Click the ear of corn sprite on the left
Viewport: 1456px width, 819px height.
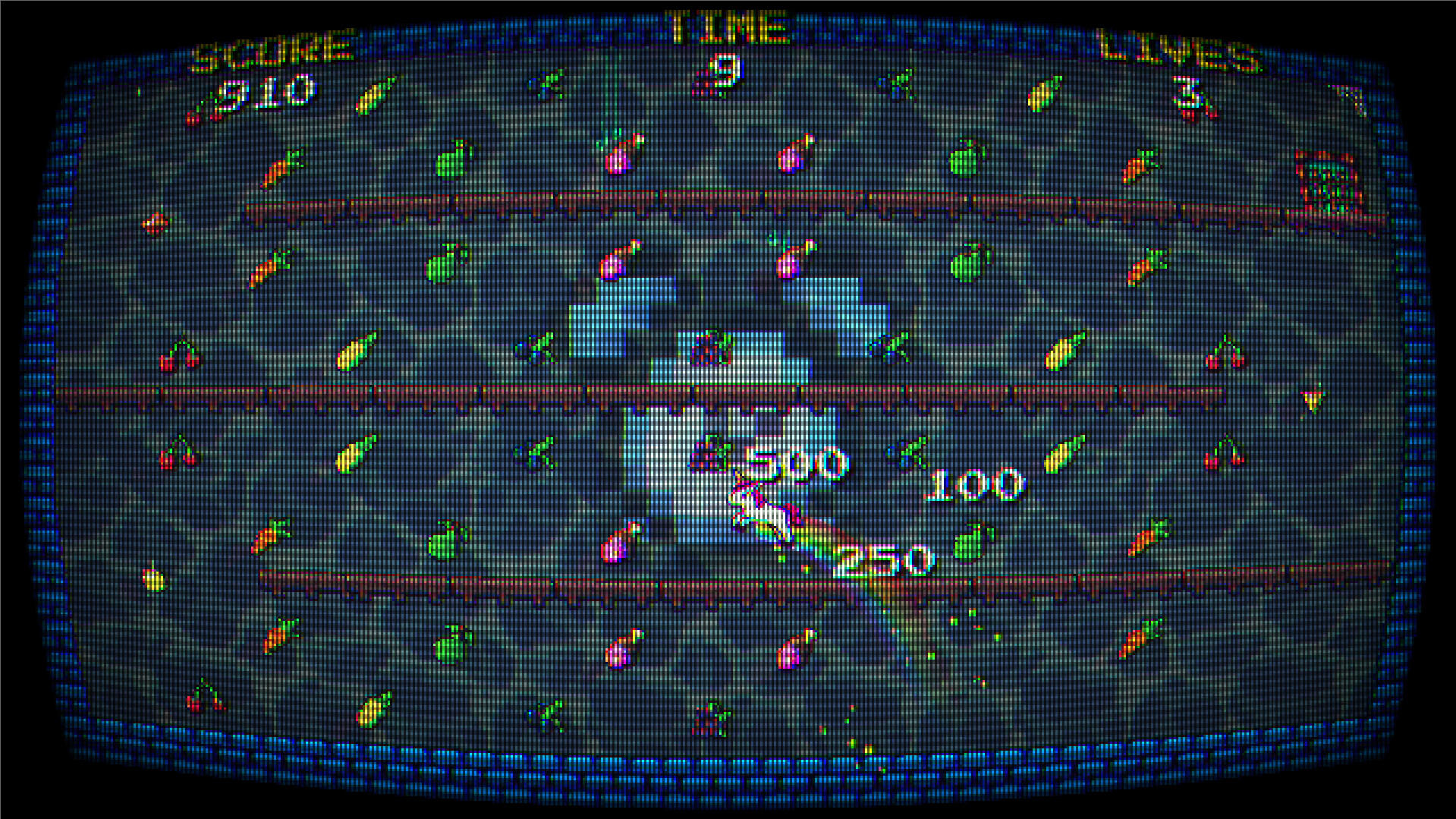(356, 353)
